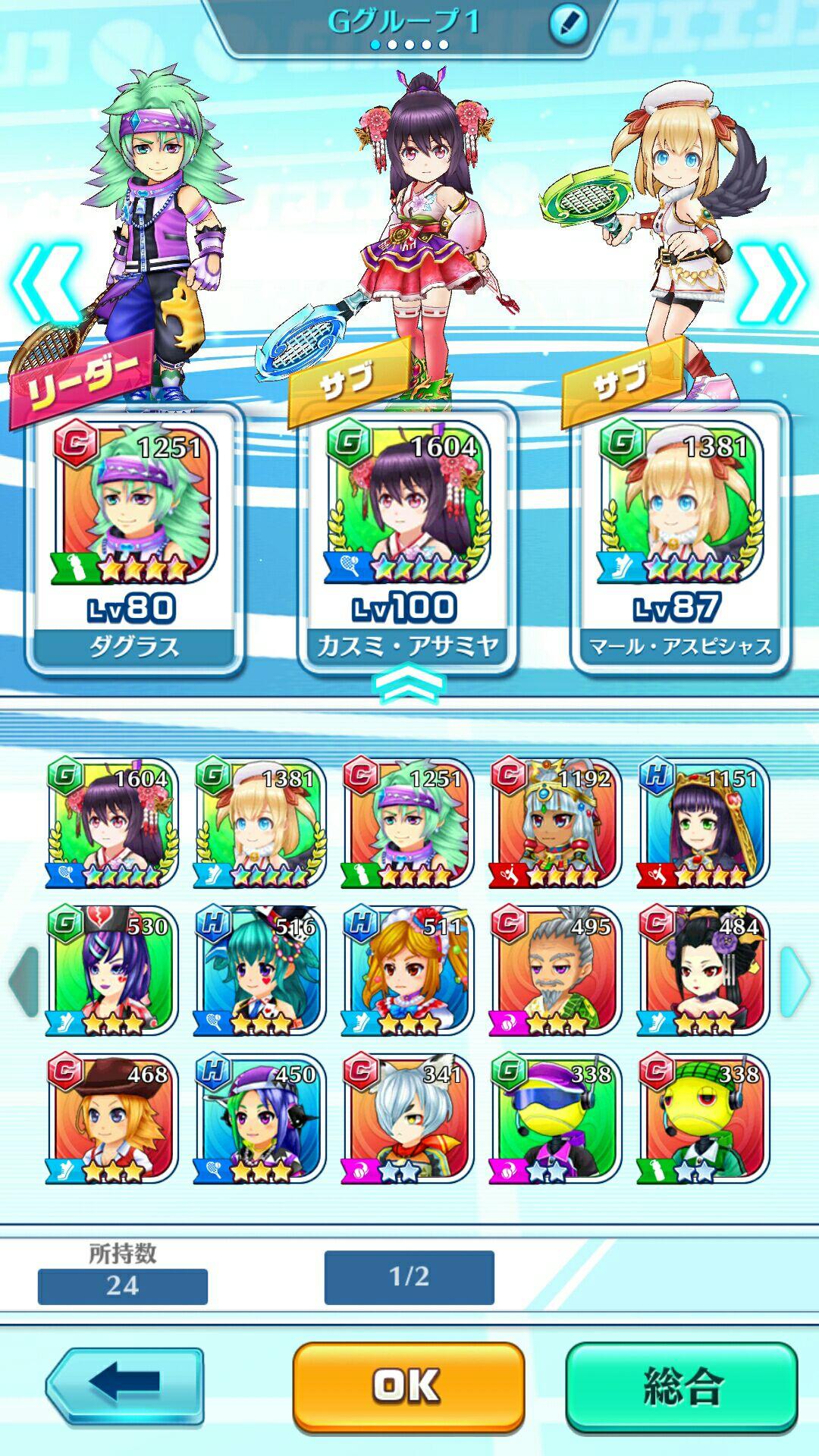Show the next page of the character list
Image resolution: width=819 pixels, height=1456 pixels.
click(x=794, y=981)
